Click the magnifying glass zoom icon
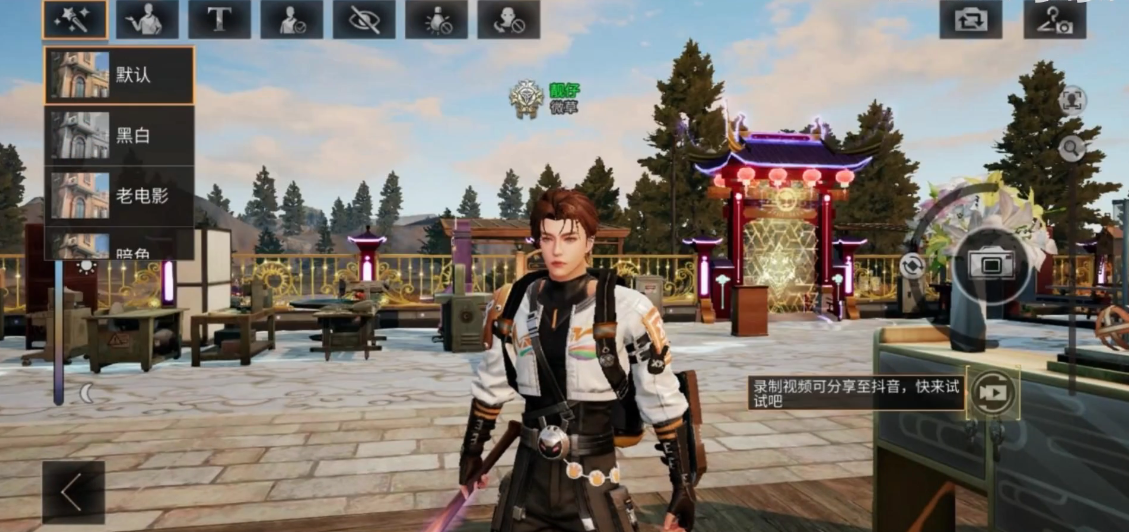Image resolution: width=1129 pixels, height=532 pixels. tap(1072, 149)
